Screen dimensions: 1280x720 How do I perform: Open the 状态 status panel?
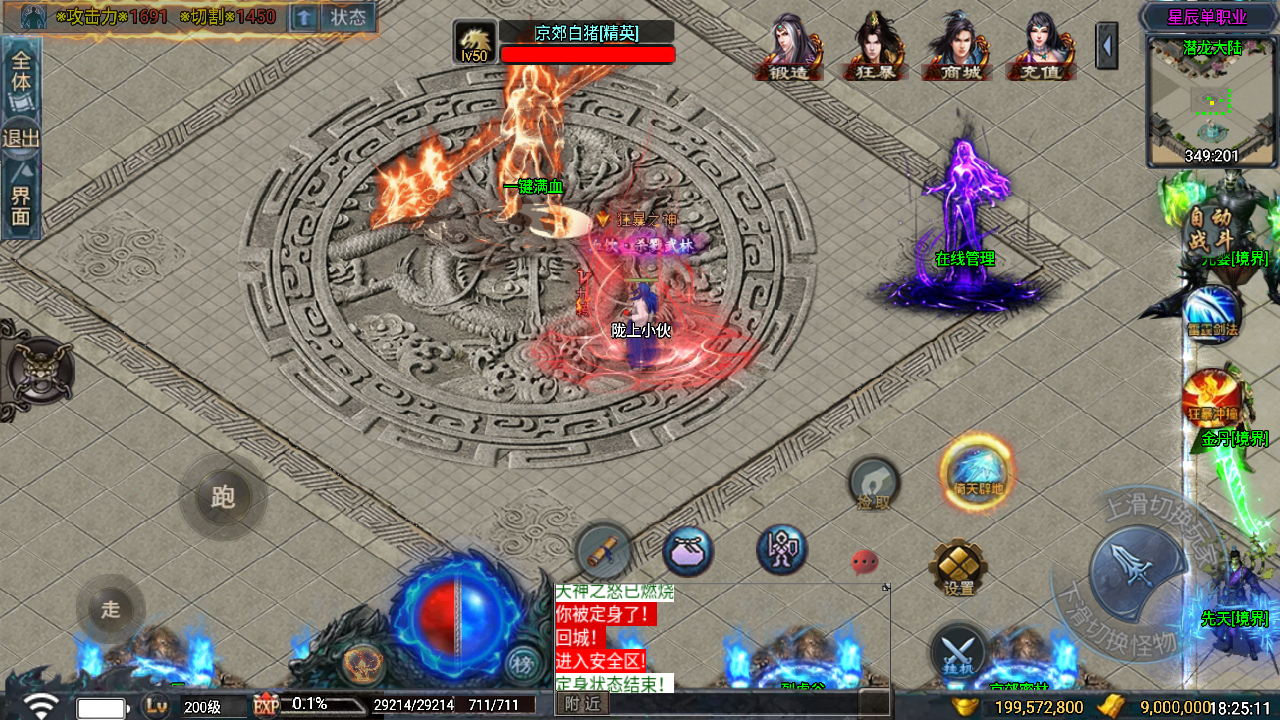[x=348, y=17]
